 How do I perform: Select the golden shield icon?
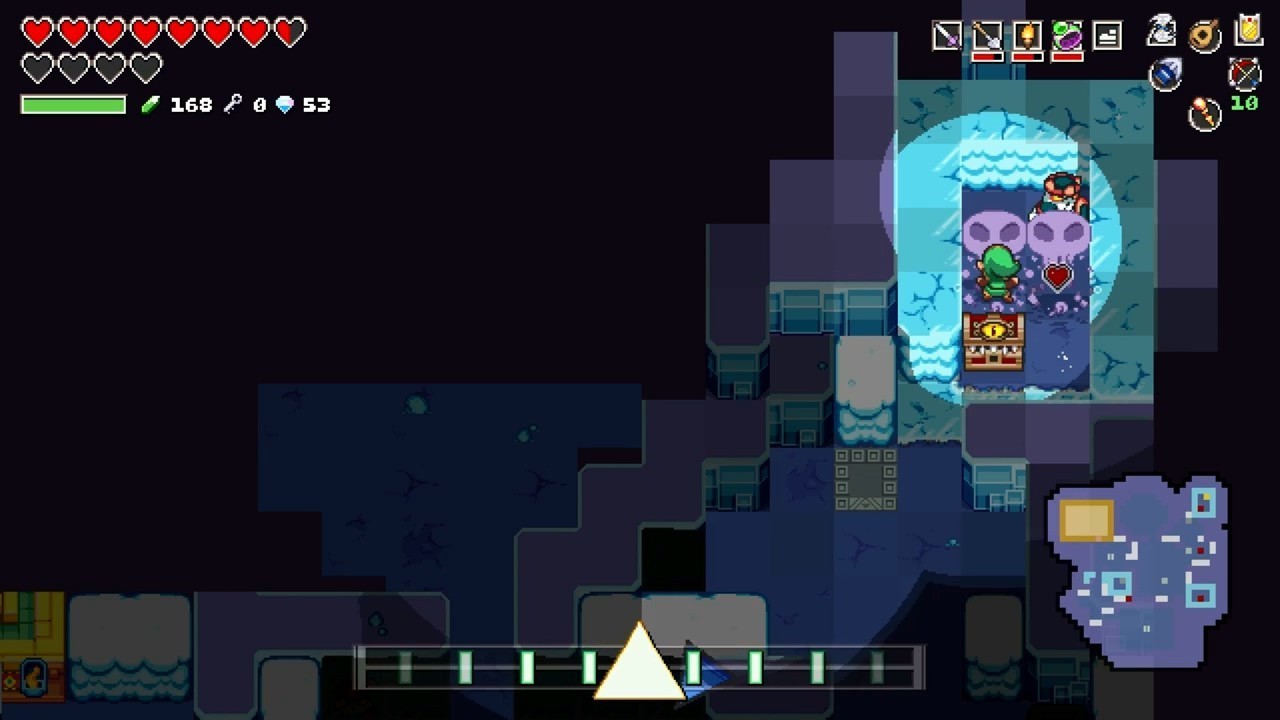(x=1248, y=30)
